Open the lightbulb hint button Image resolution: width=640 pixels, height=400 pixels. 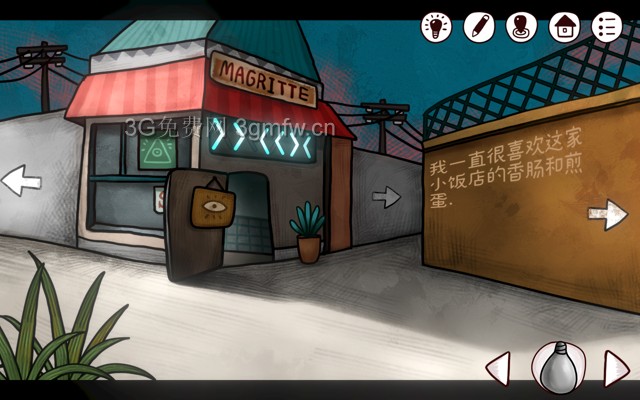436,26
